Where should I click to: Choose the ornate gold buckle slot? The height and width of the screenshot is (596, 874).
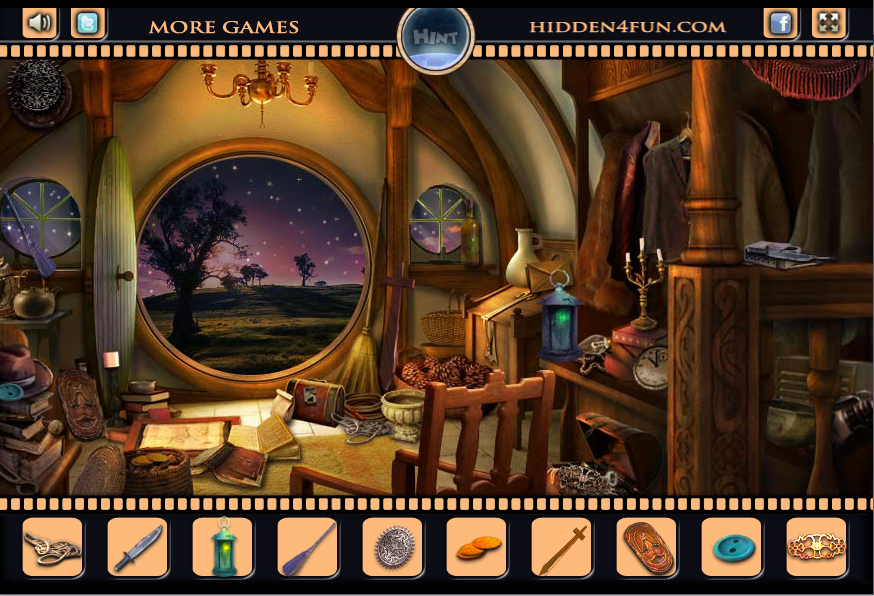pyautogui.click(x=816, y=547)
